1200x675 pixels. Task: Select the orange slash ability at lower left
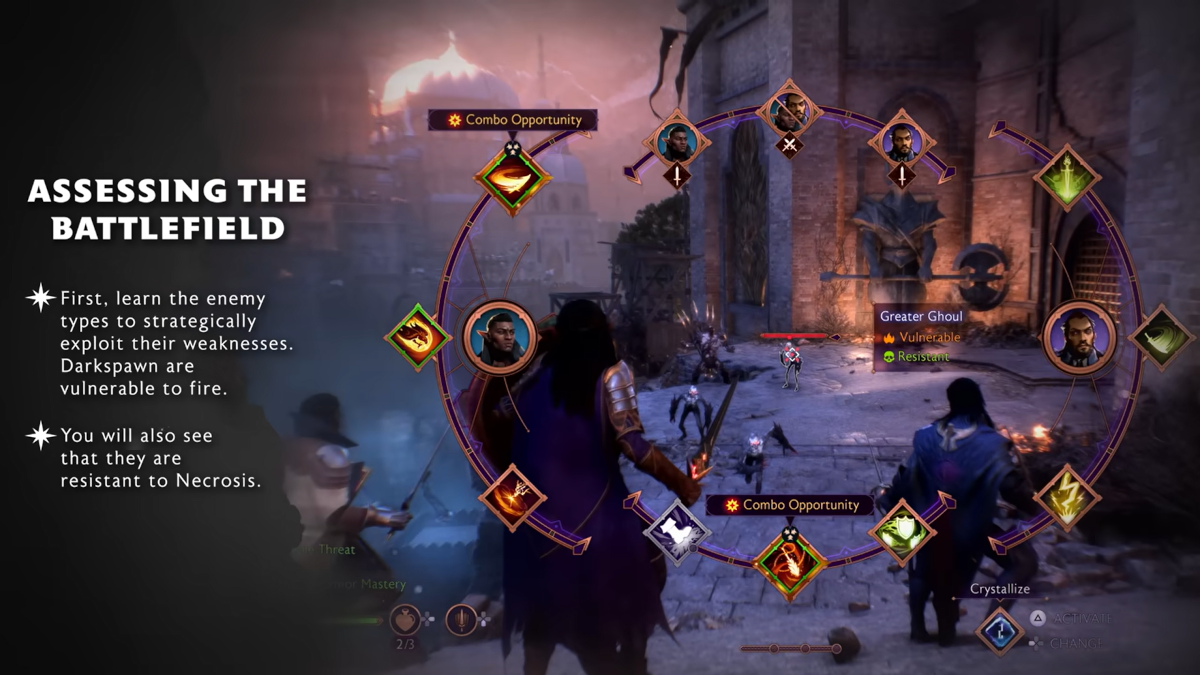pyautogui.click(x=513, y=497)
